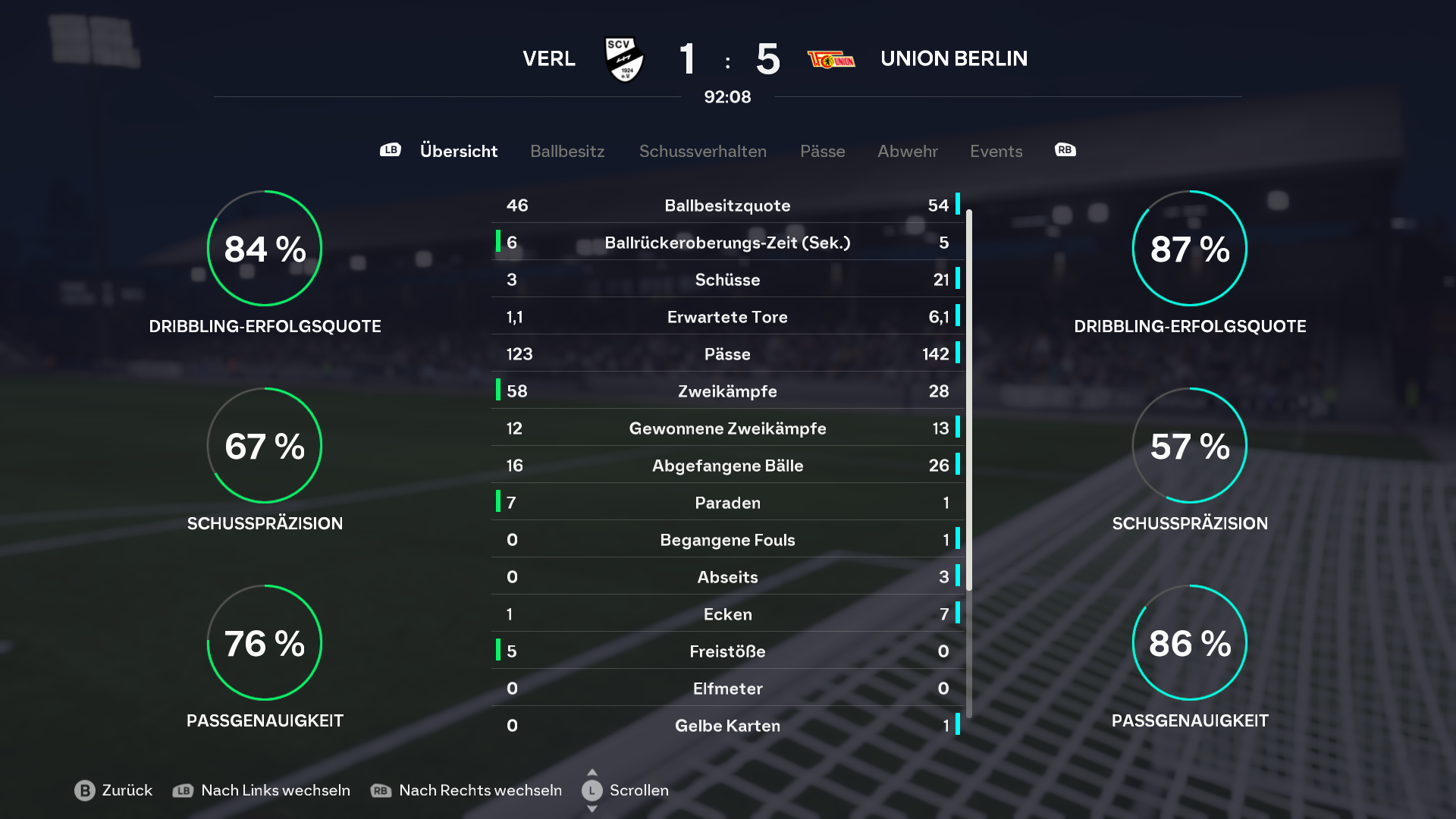Select the Gelbe Karten stat row
This screenshot has width=1456, height=819.
[x=727, y=726]
